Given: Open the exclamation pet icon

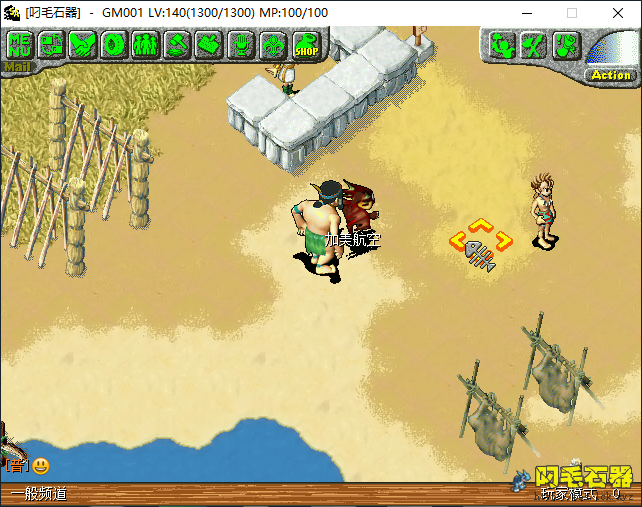Looking at the screenshot, I should [x=566, y=44].
